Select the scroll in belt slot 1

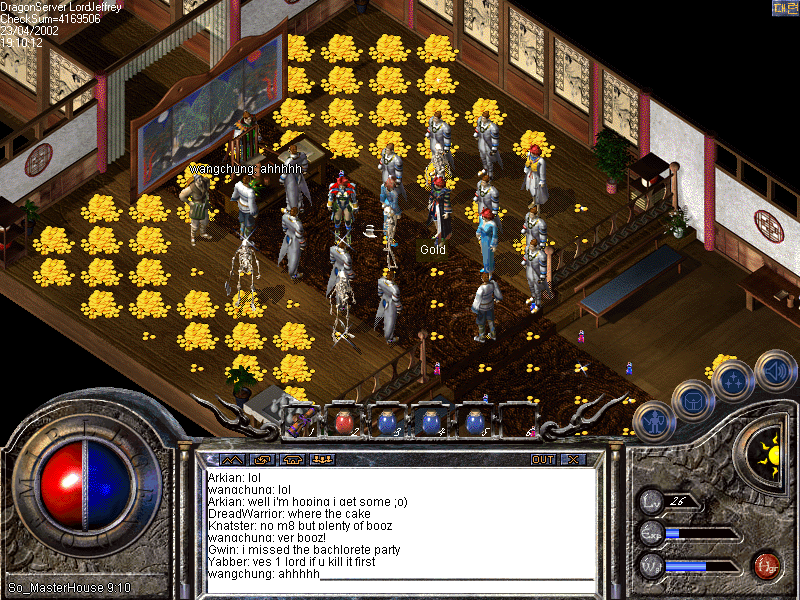tap(299, 421)
